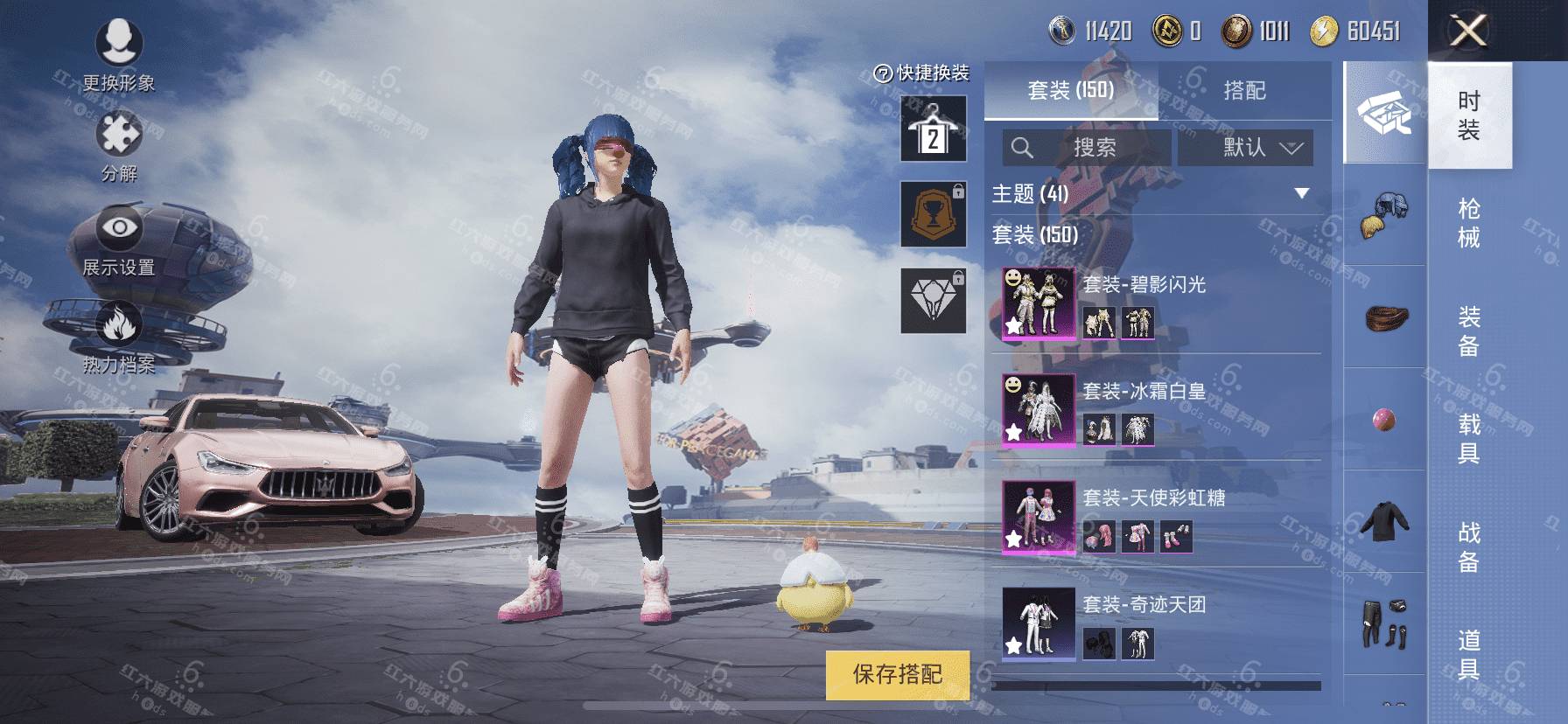Click the 快捷换装 quick outfit help
The image size is (1568, 724).
pos(922,73)
